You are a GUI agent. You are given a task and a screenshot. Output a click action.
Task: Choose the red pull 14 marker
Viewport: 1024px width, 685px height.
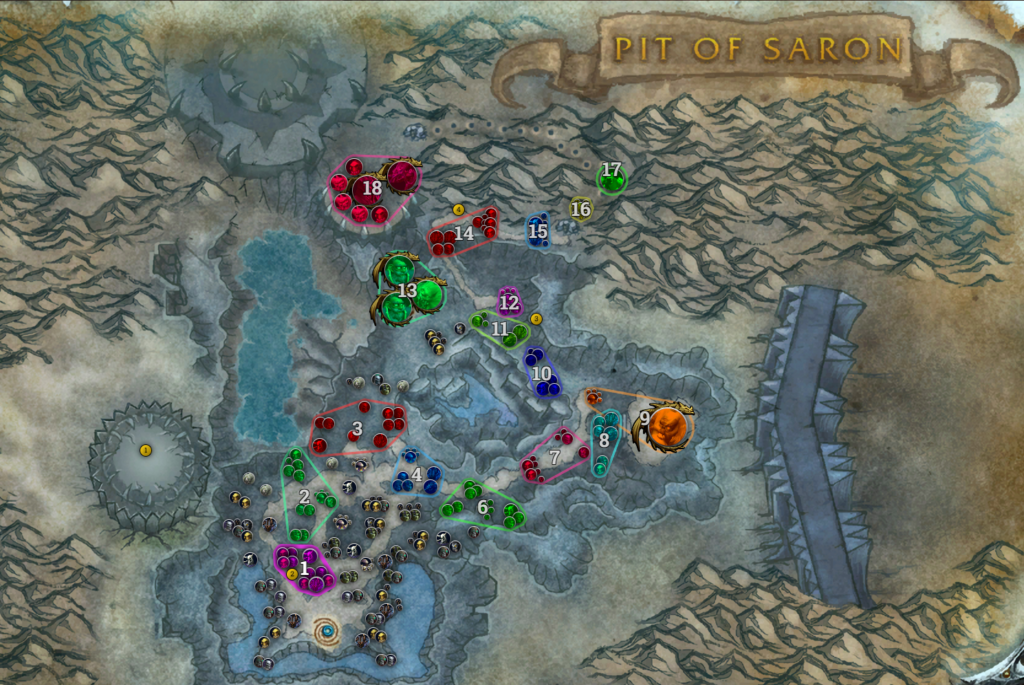pos(464,233)
